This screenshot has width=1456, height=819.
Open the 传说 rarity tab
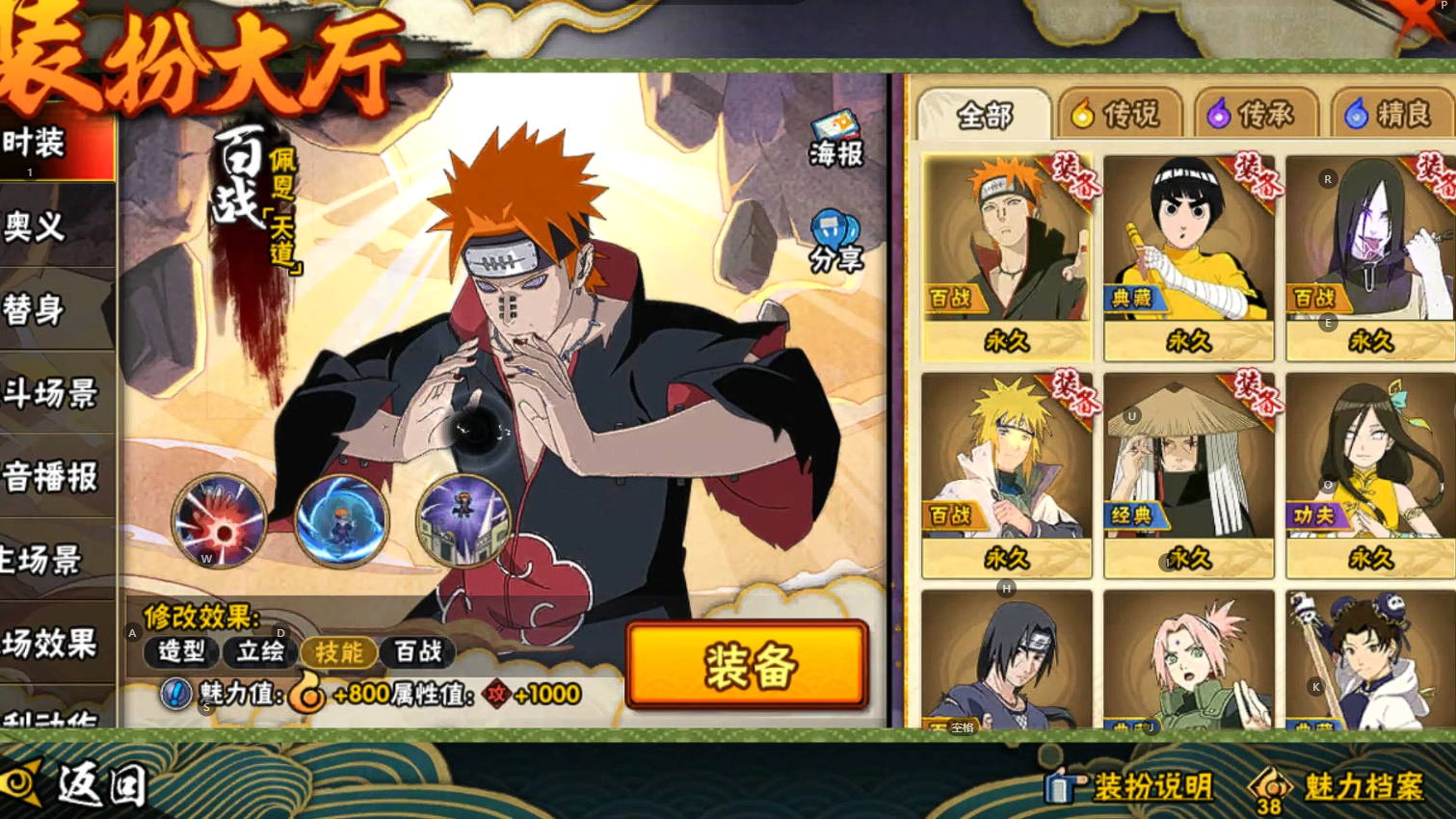click(x=1119, y=116)
